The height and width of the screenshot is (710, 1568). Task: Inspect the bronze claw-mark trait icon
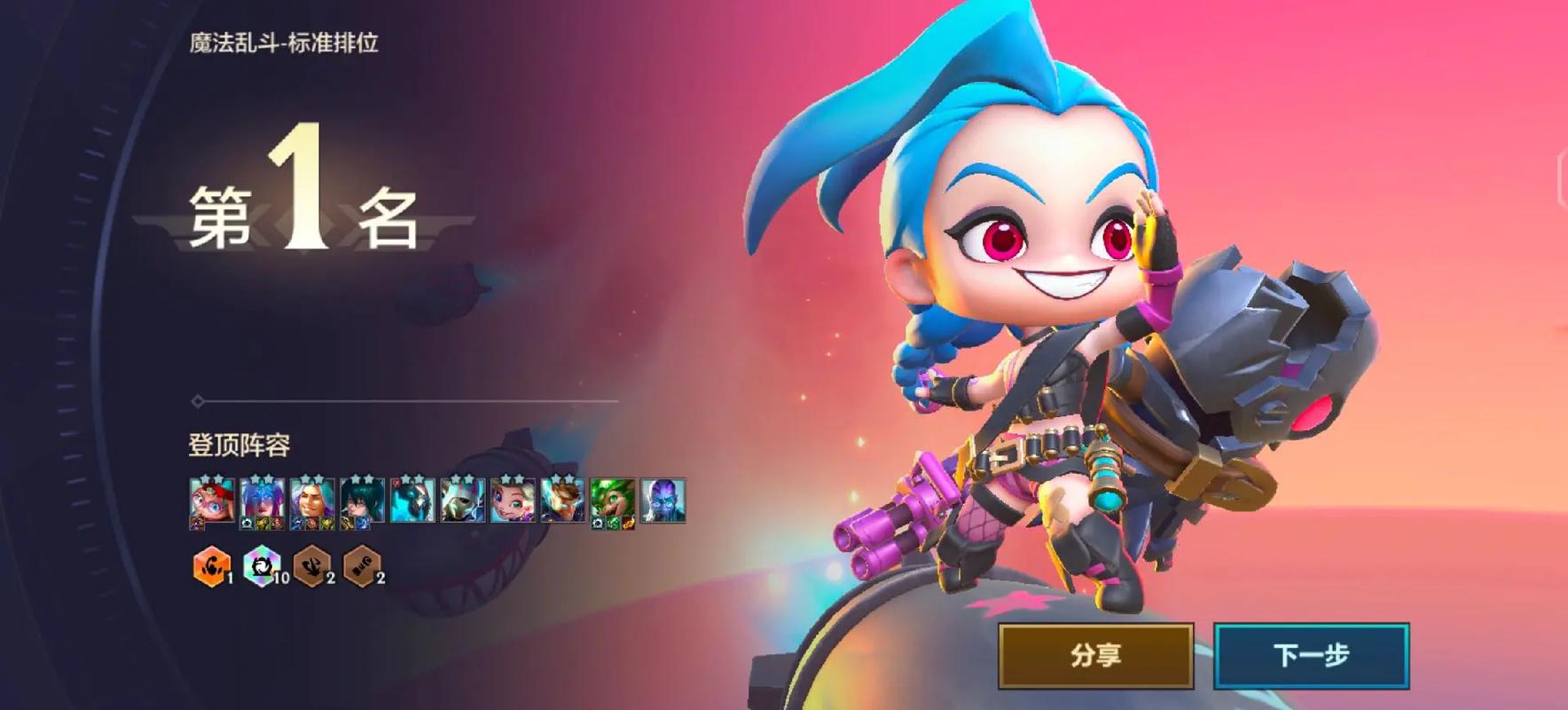pos(312,566)
